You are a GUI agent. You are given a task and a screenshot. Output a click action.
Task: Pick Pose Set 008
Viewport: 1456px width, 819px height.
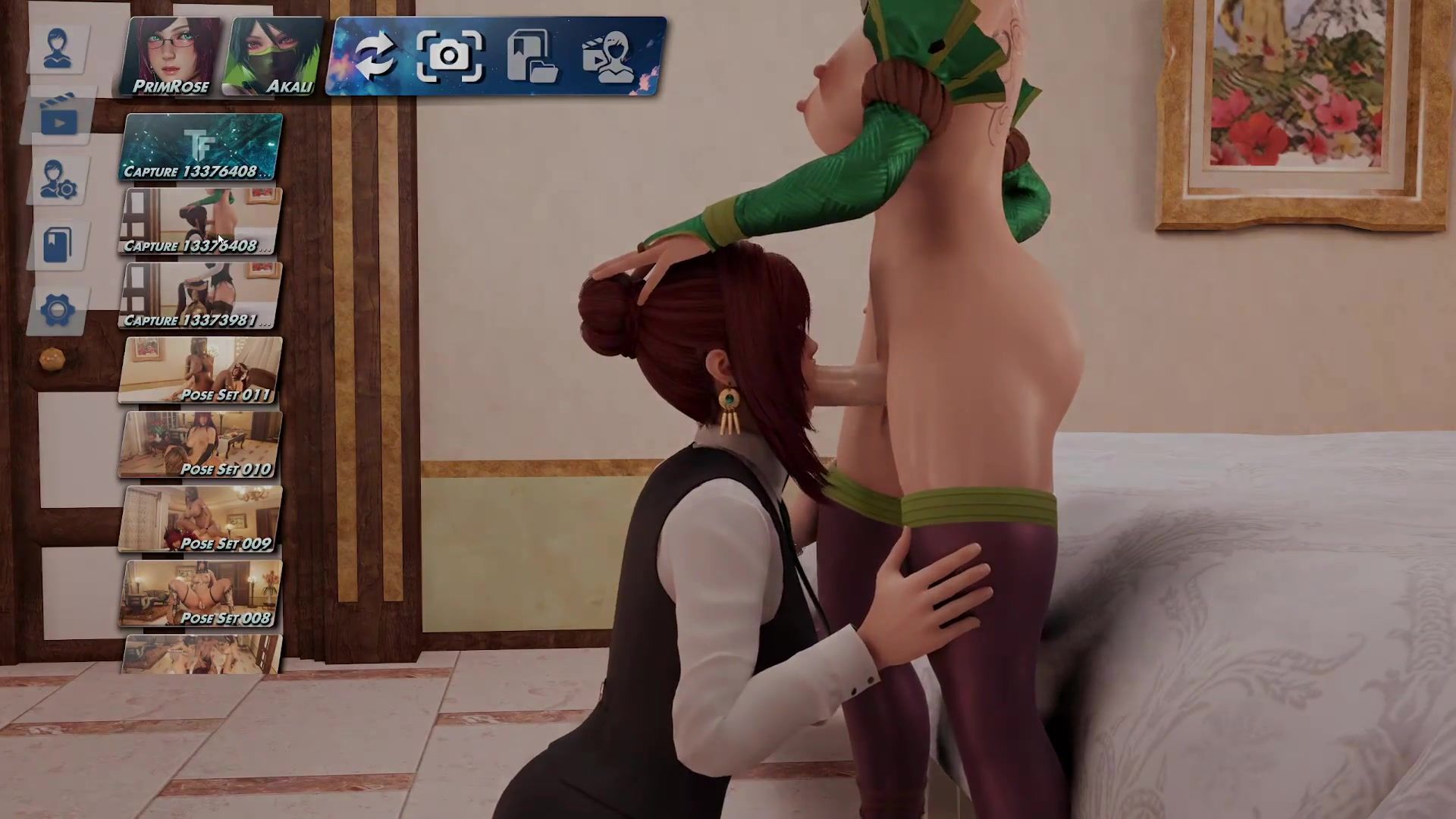201,593
